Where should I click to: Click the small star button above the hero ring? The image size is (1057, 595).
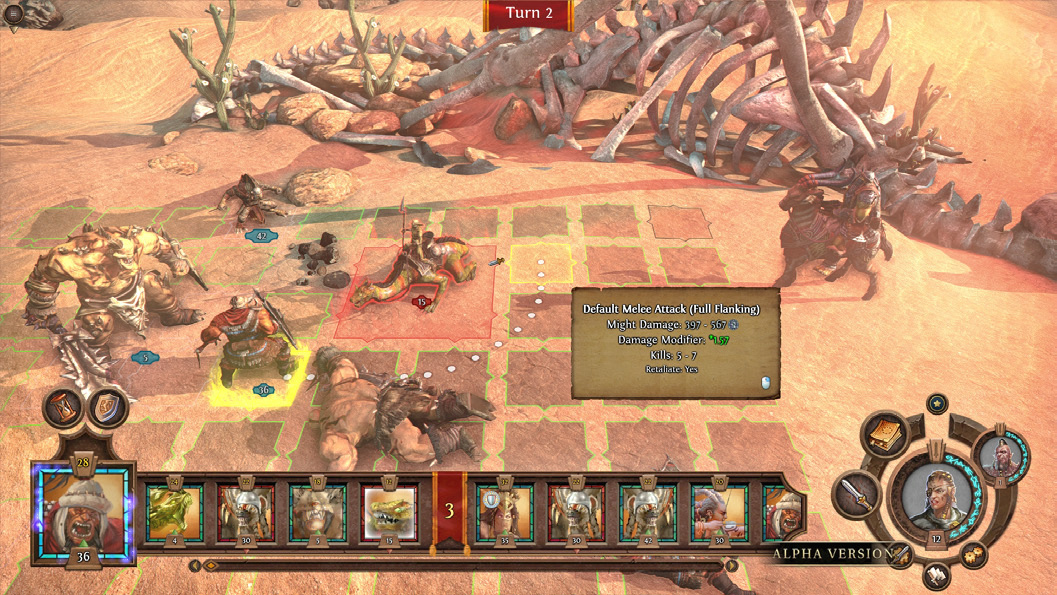pos(937,403)
